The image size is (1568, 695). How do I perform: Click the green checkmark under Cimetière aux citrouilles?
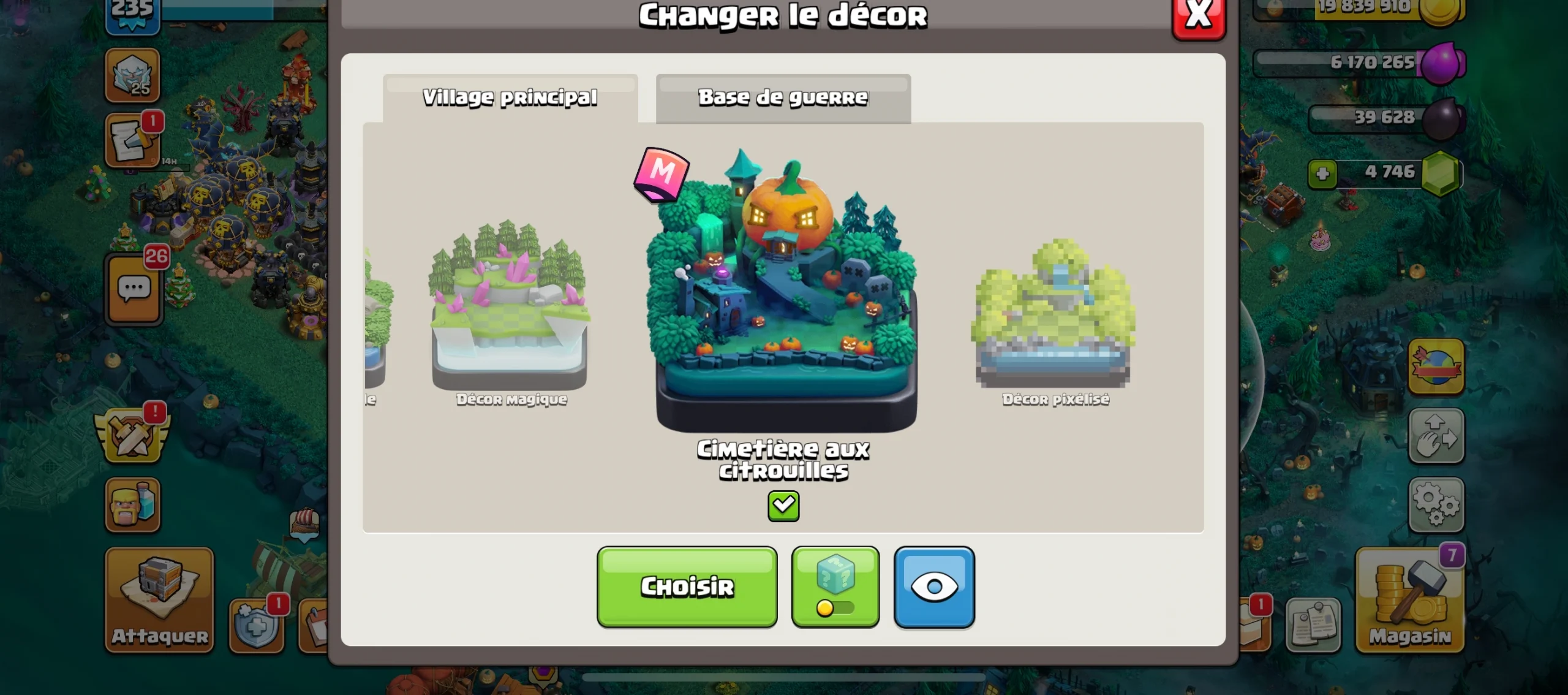pos(783,506)
